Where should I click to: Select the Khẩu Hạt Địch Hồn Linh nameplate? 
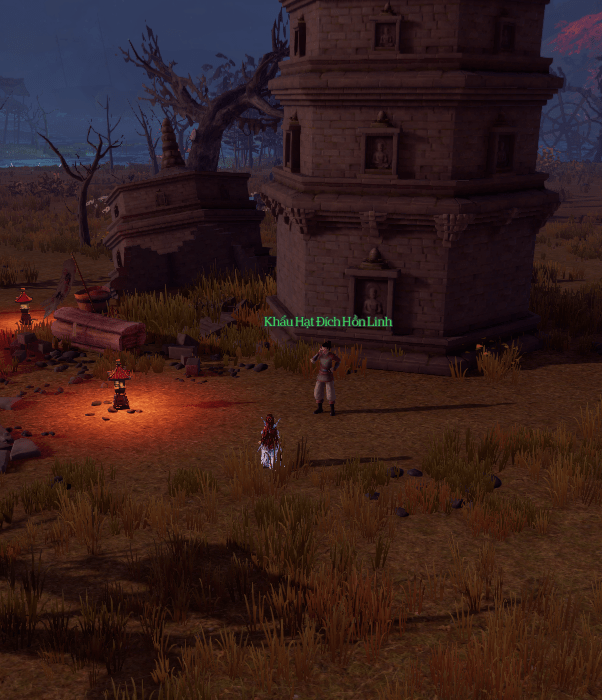[328, 322]
